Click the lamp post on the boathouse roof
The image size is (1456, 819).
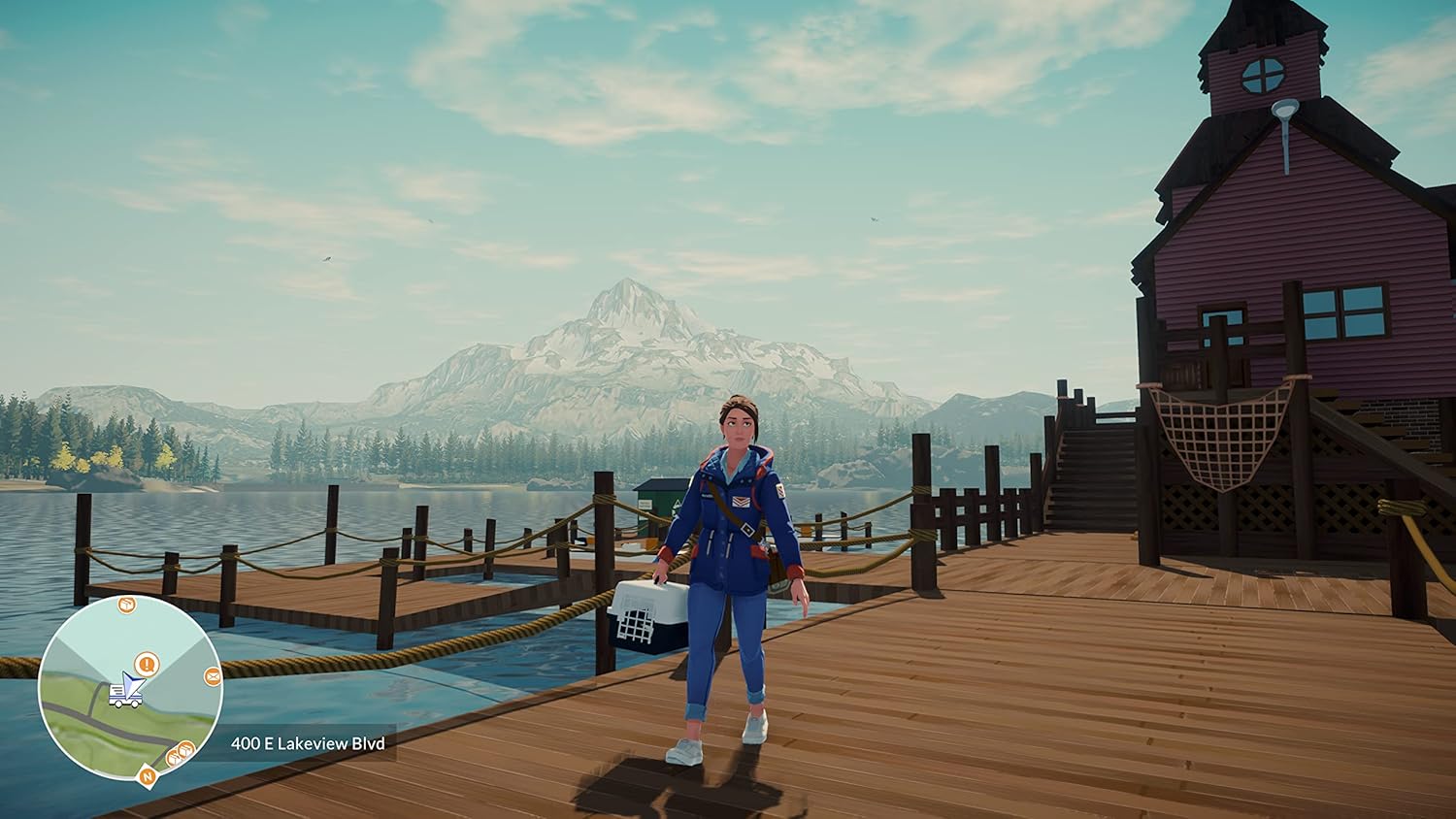coord(1287,107)
